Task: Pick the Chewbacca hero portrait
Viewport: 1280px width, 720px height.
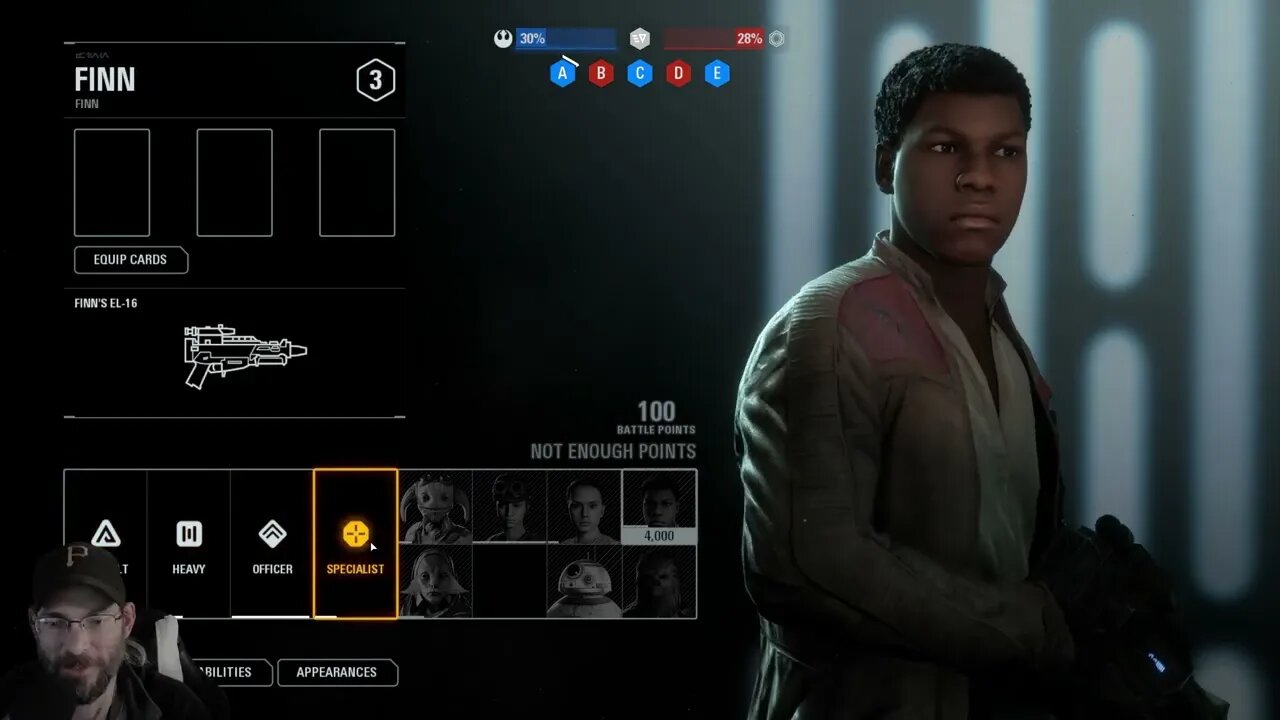Action: (x=659, y=581)
